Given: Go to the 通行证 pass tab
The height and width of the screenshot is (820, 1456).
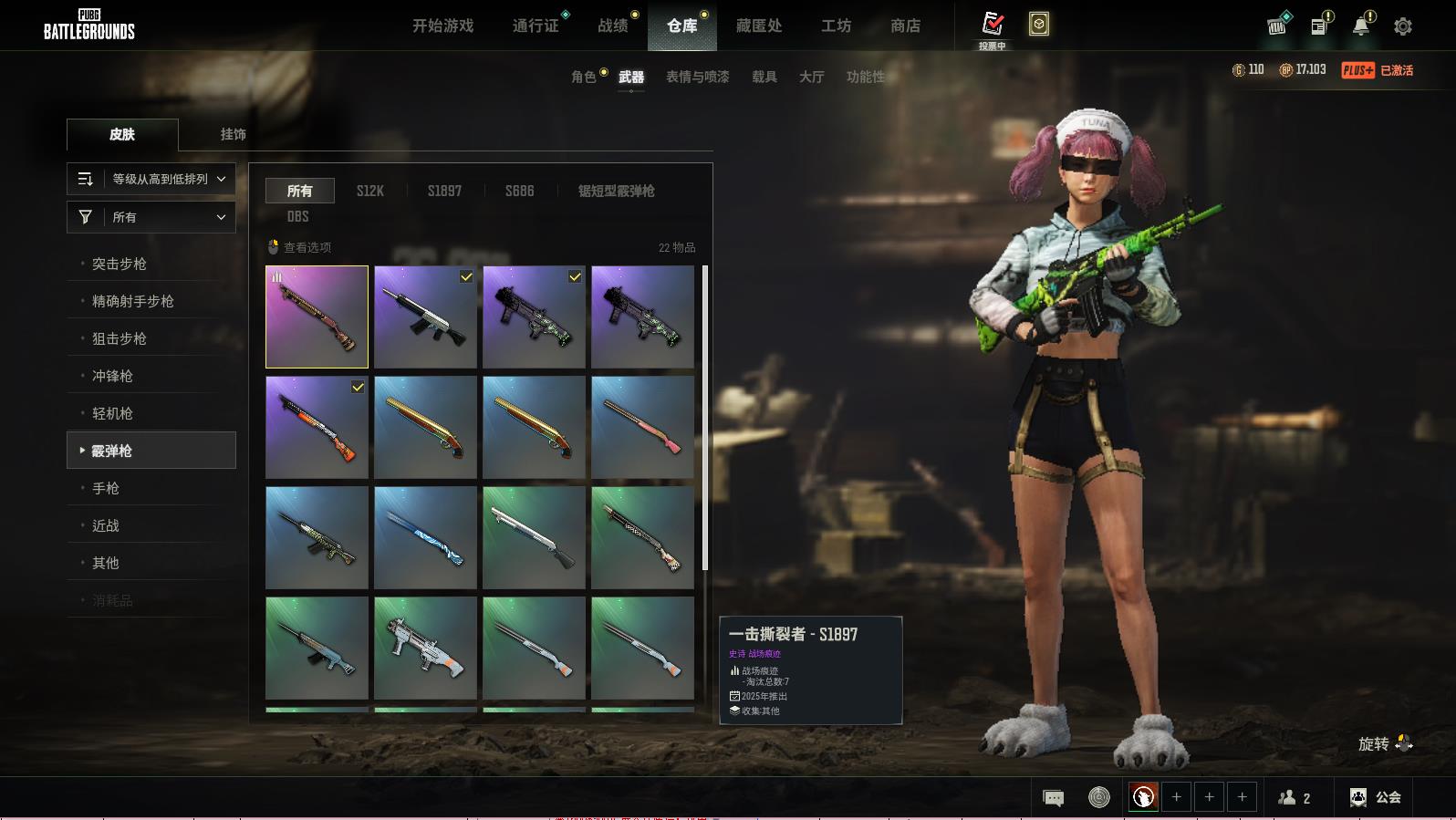Looking at the screenshot, I should pos(536,26).
